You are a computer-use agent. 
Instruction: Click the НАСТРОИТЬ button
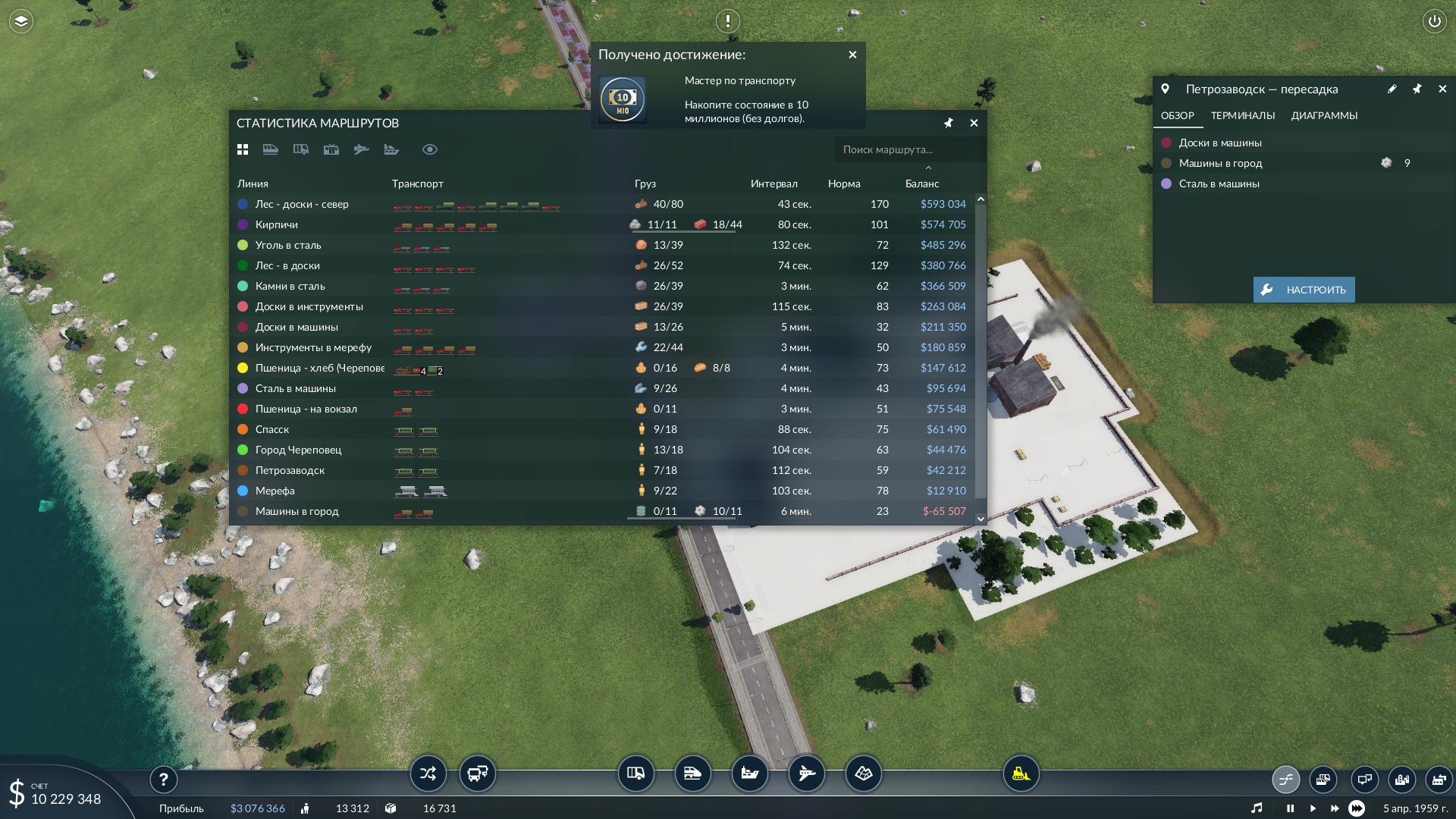pyautogui.click(x=1304, y=290)
